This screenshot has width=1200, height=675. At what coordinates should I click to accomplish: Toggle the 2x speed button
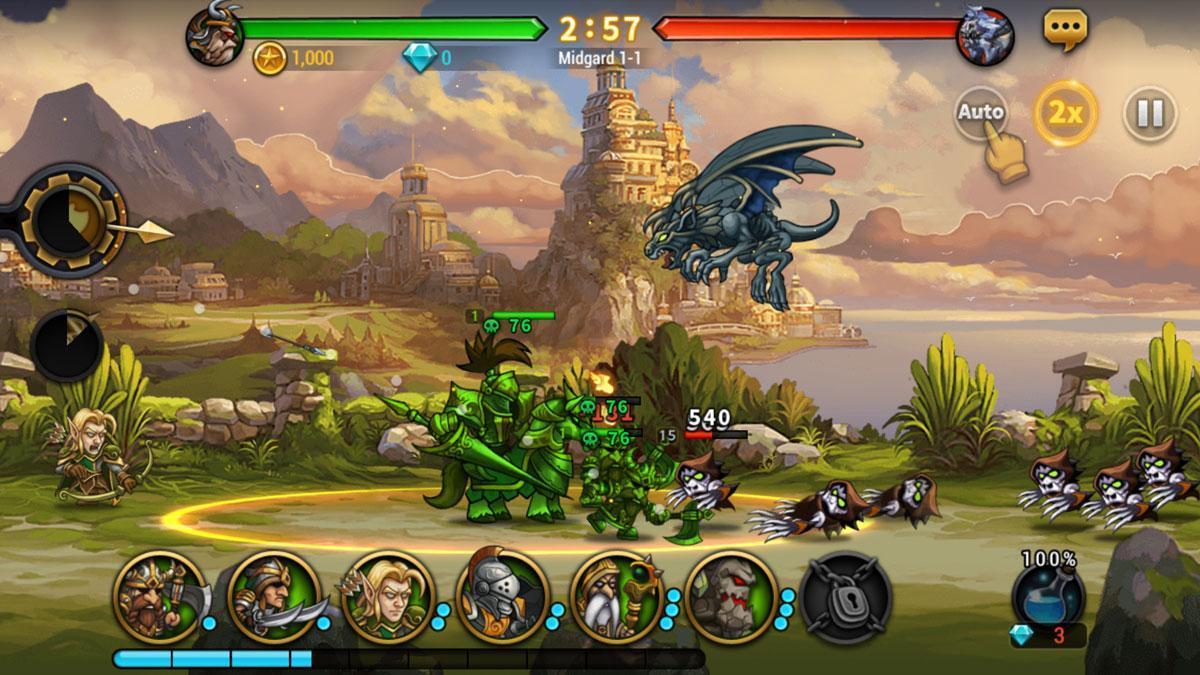[1065, 113]
